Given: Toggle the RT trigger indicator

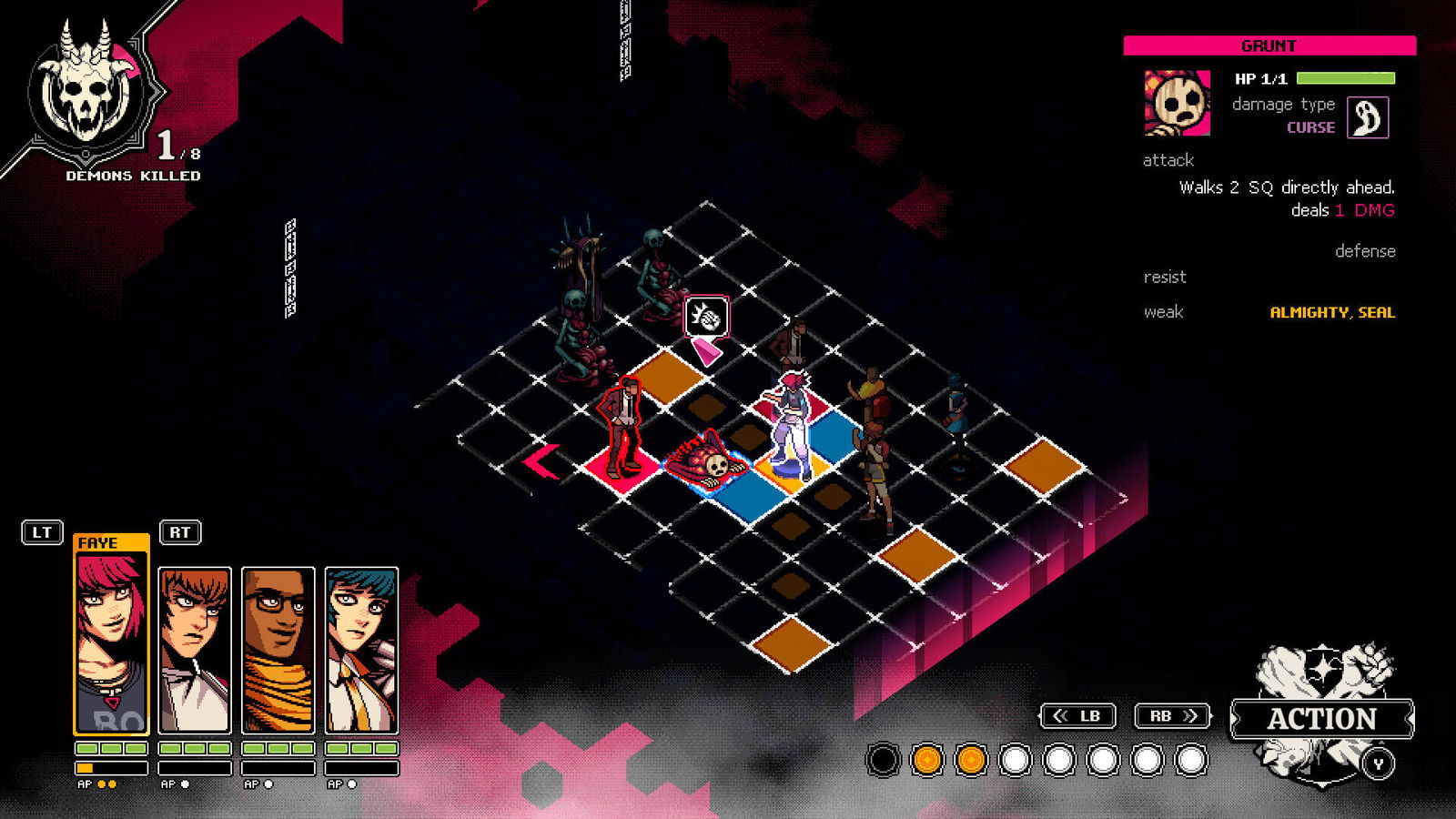Looking at the screenshot, I should point(180,532).
